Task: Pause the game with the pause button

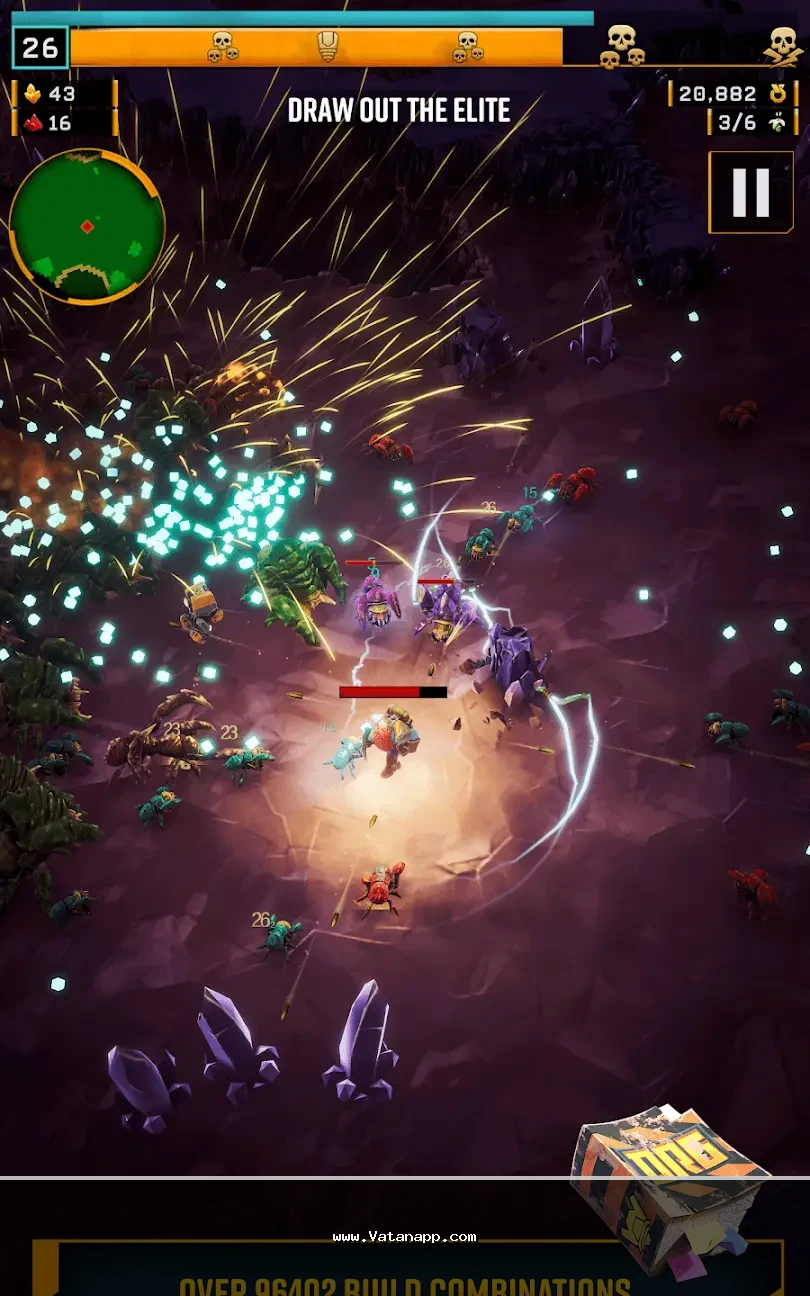Action: [x=750, y=192]
